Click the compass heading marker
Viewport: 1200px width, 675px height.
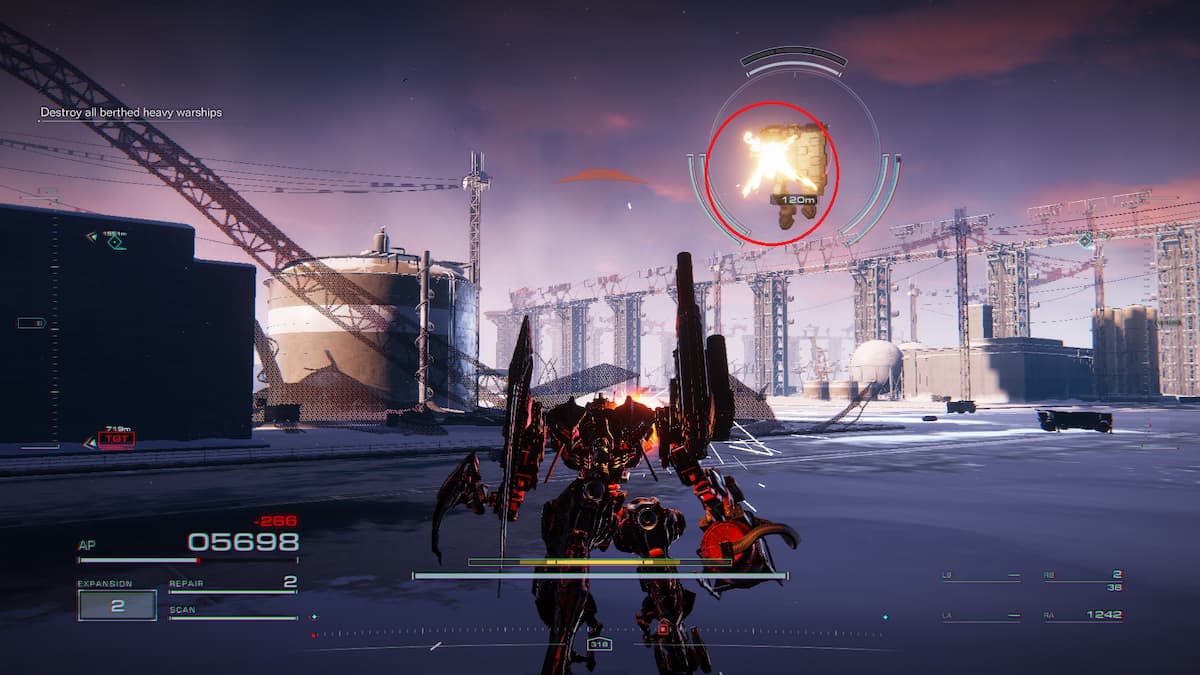[599, 645]
